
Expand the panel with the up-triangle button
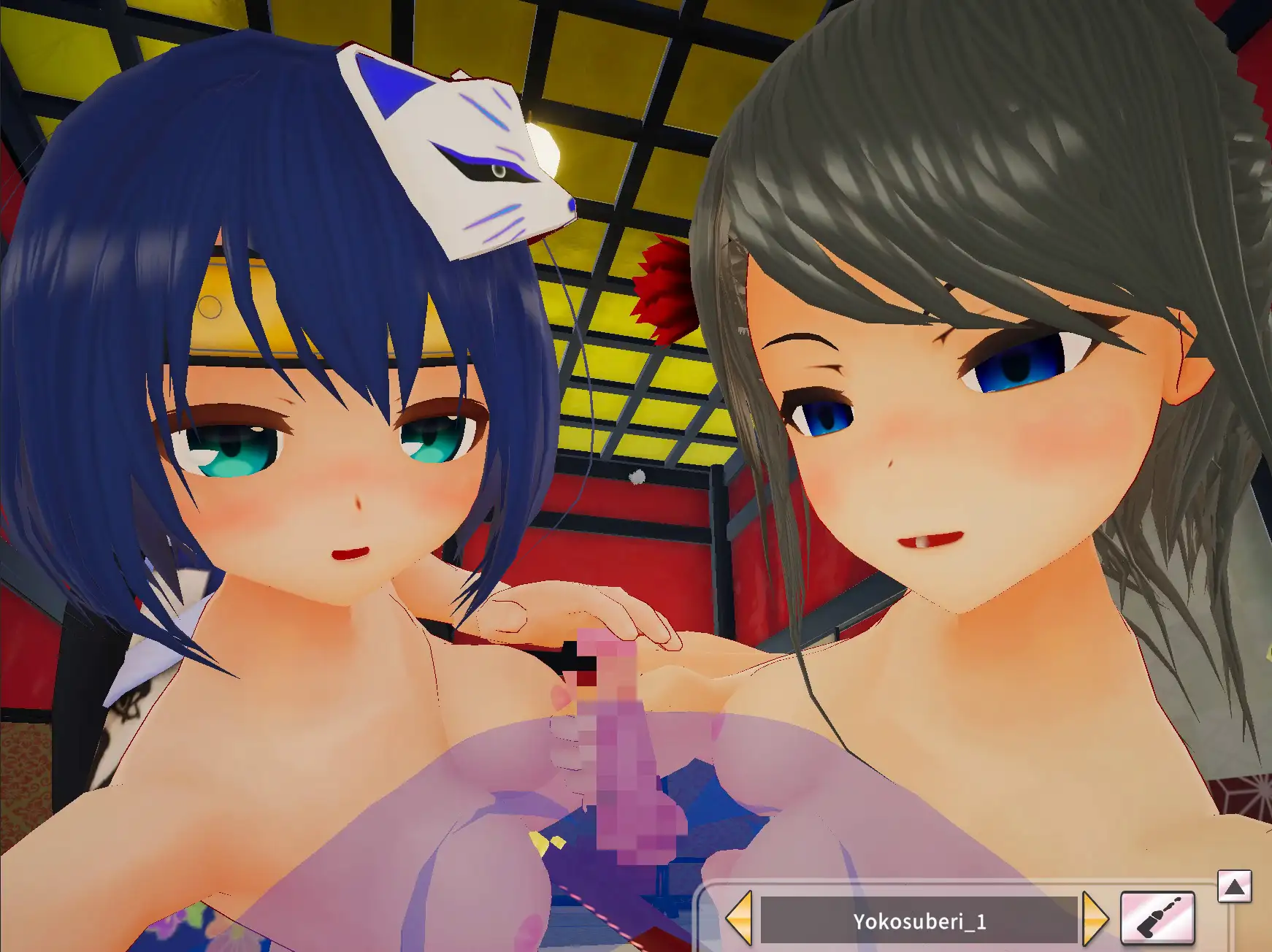pos(1234,887)
